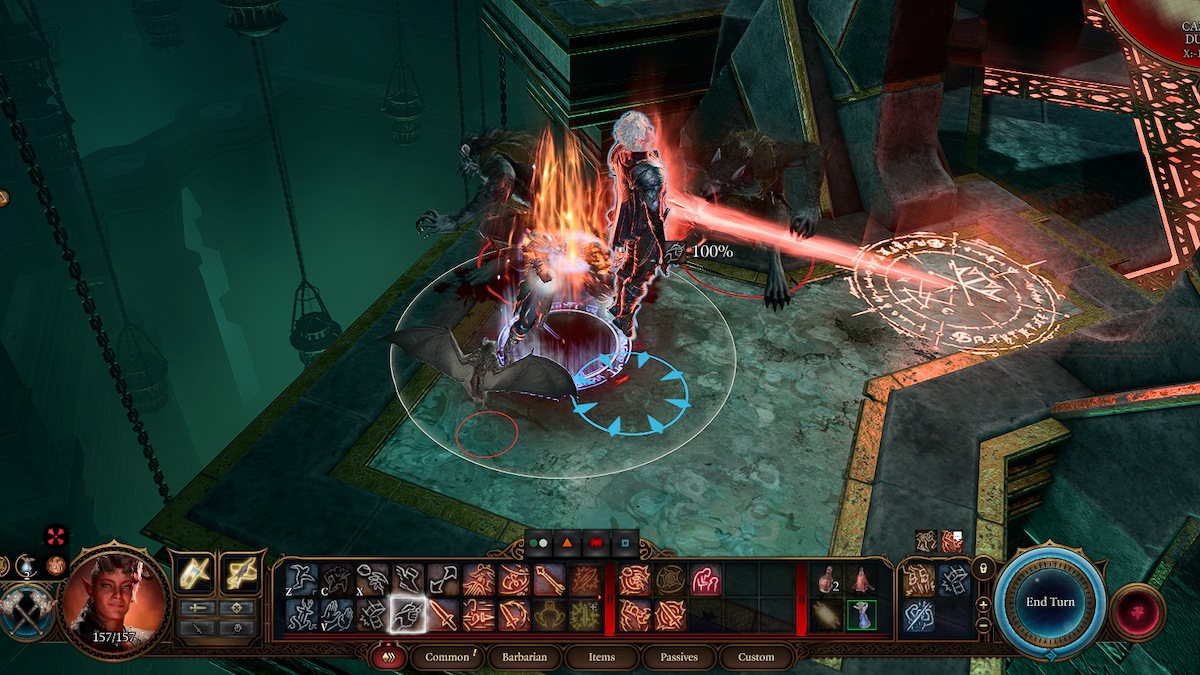Viewport: 1200px width, 675px height.
Task: End the current turn
Action: point(1050,602)
